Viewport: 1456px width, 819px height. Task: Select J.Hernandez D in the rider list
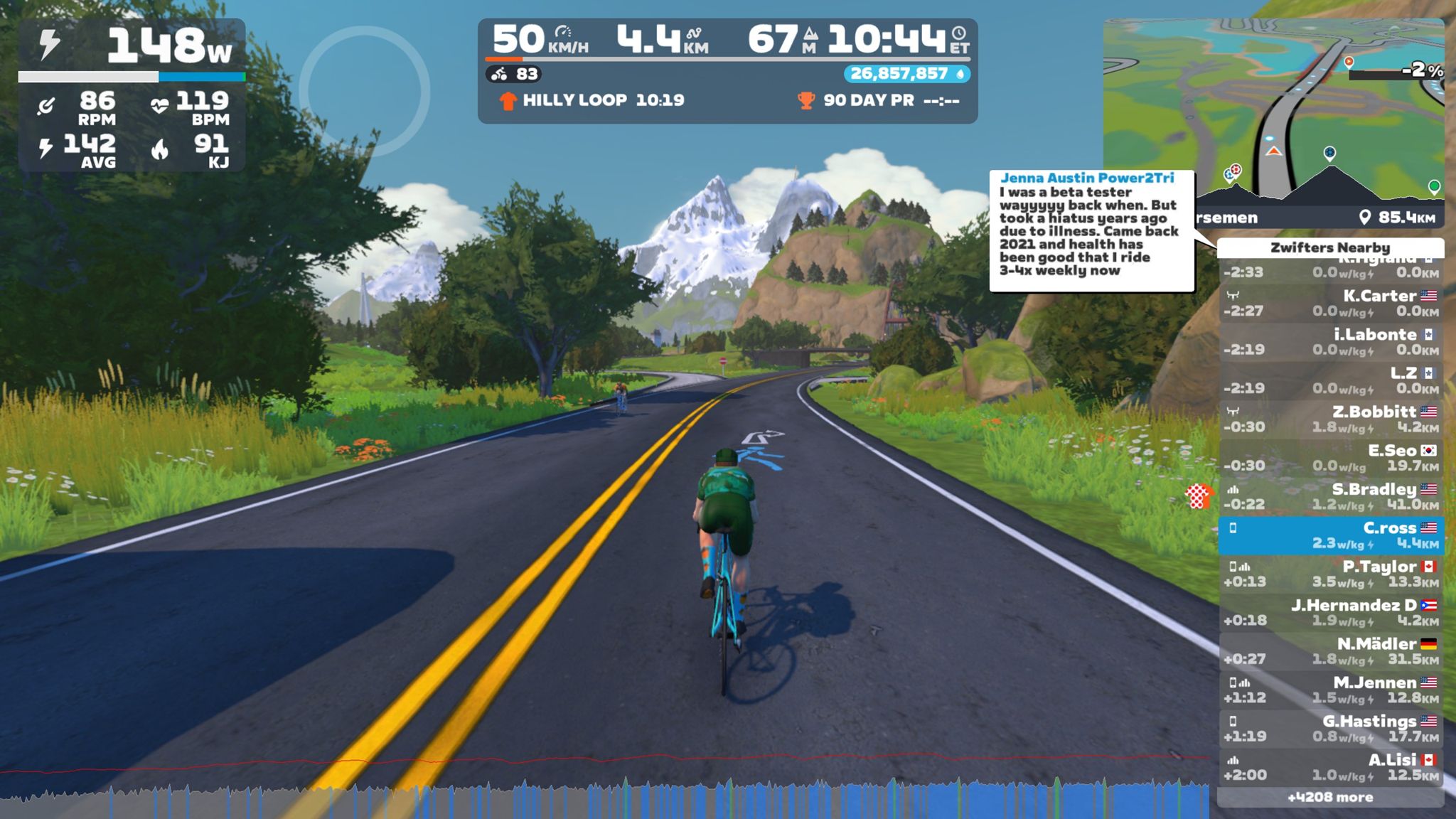coord(1330,612)
